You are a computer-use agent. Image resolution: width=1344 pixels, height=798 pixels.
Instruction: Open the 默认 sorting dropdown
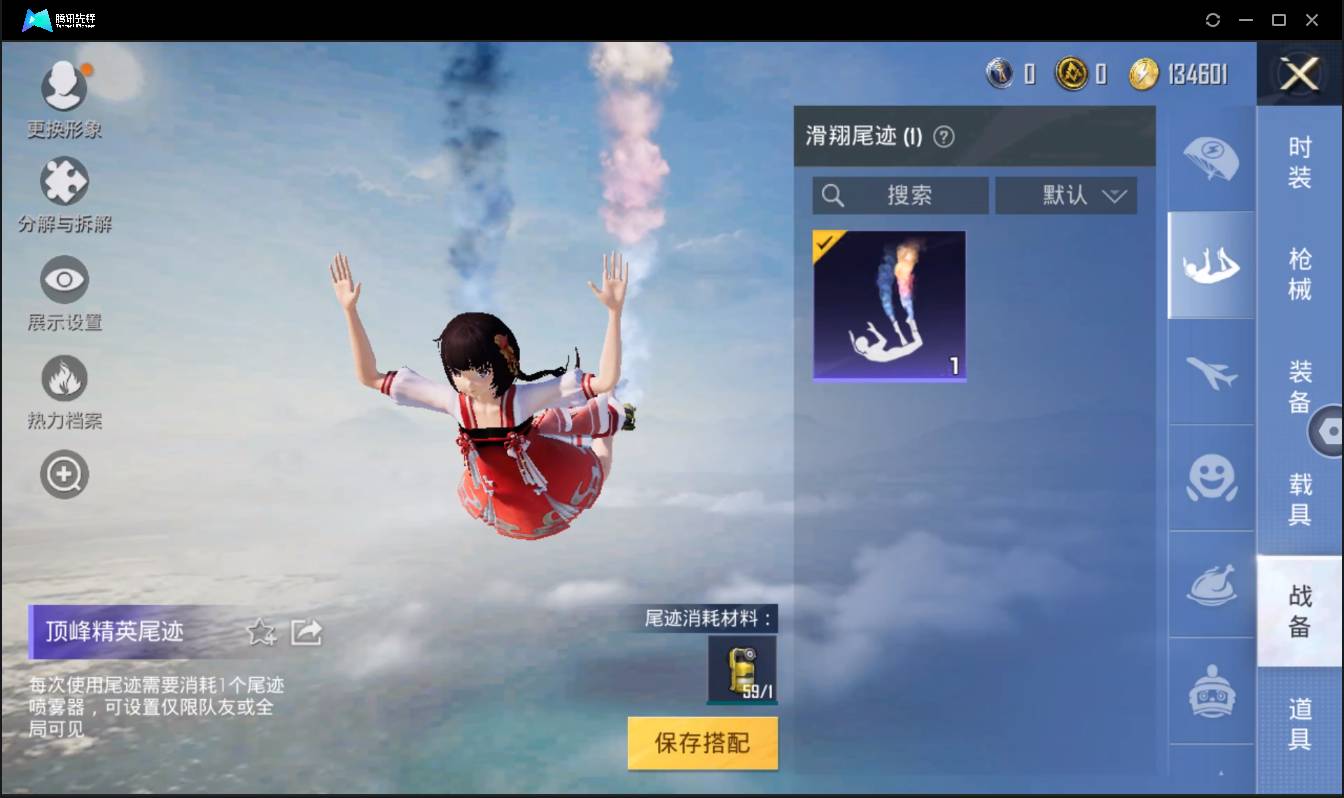point(1065,195)
